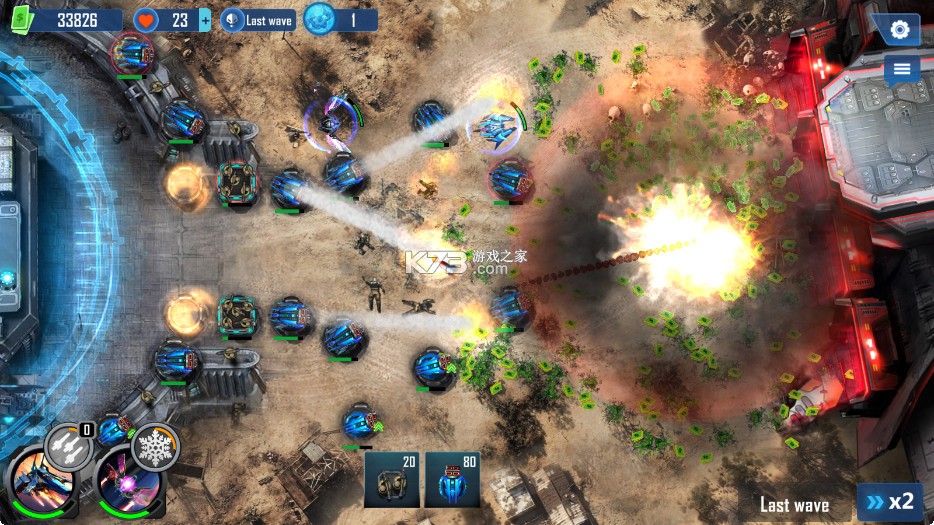Screen dimensions: 934x525
Task: Open the gear settings menu
Action: click(900, 30)
